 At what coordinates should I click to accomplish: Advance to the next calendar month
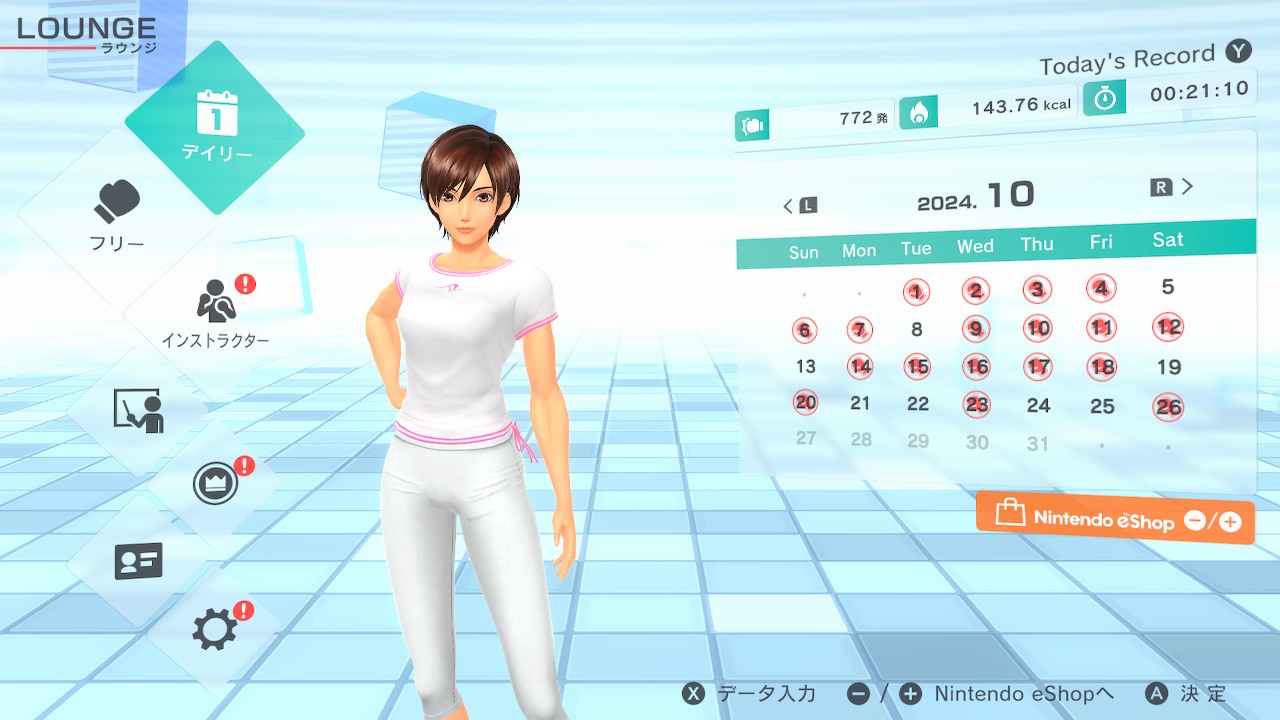click(x=1173, y=187)
